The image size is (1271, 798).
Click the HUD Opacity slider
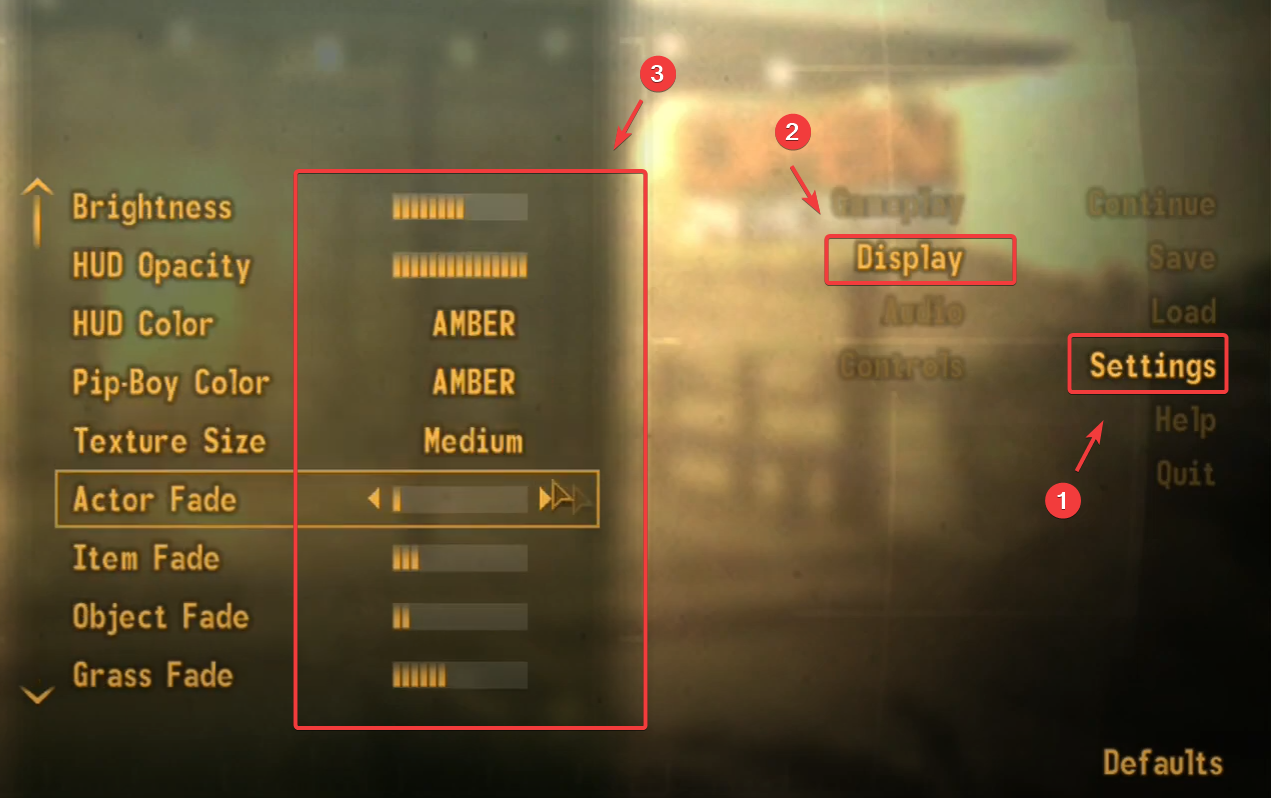point(459,266)
